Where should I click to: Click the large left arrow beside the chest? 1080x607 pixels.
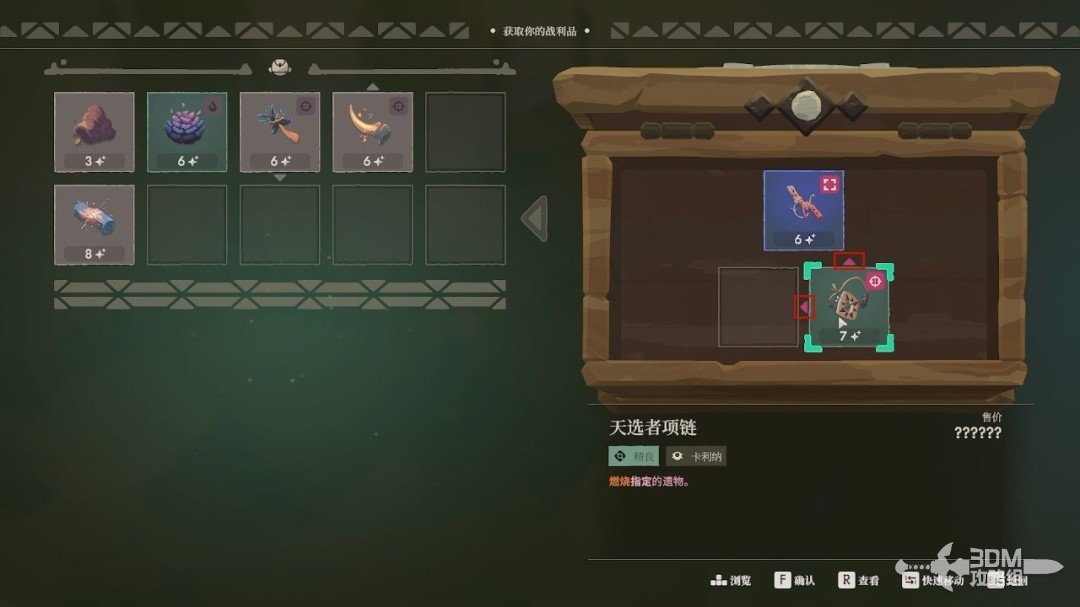pos(535,219)
